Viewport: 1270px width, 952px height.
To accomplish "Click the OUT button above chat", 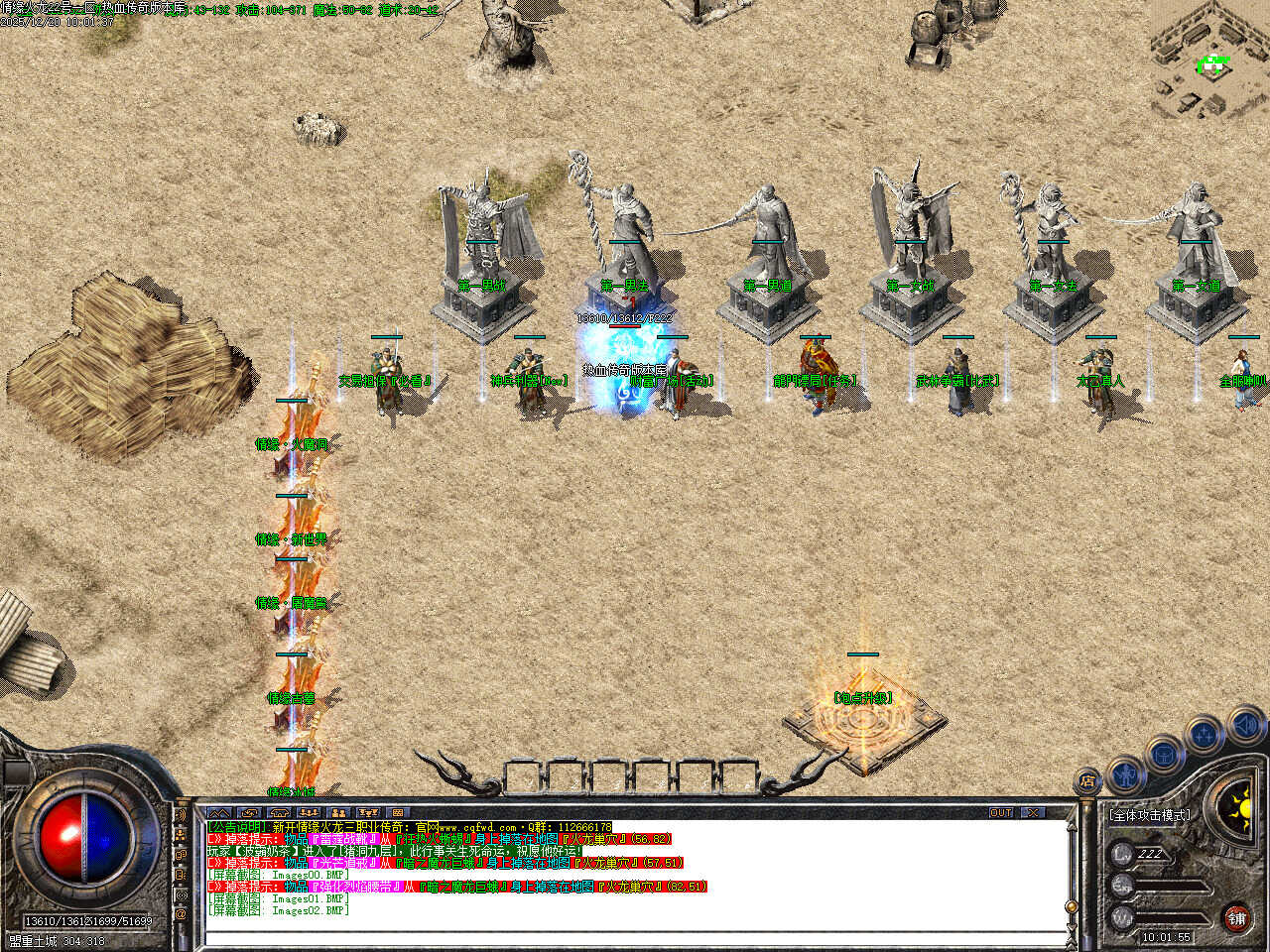I will pyautogui.click(x=1001, y=812).
